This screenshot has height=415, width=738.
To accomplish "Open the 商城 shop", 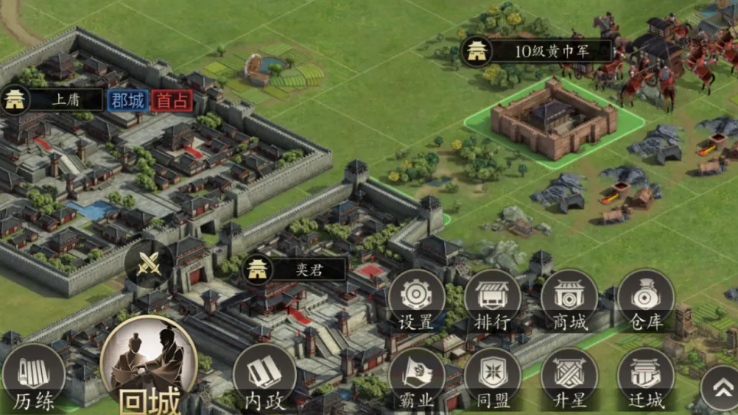I will [x=569, y=300].
